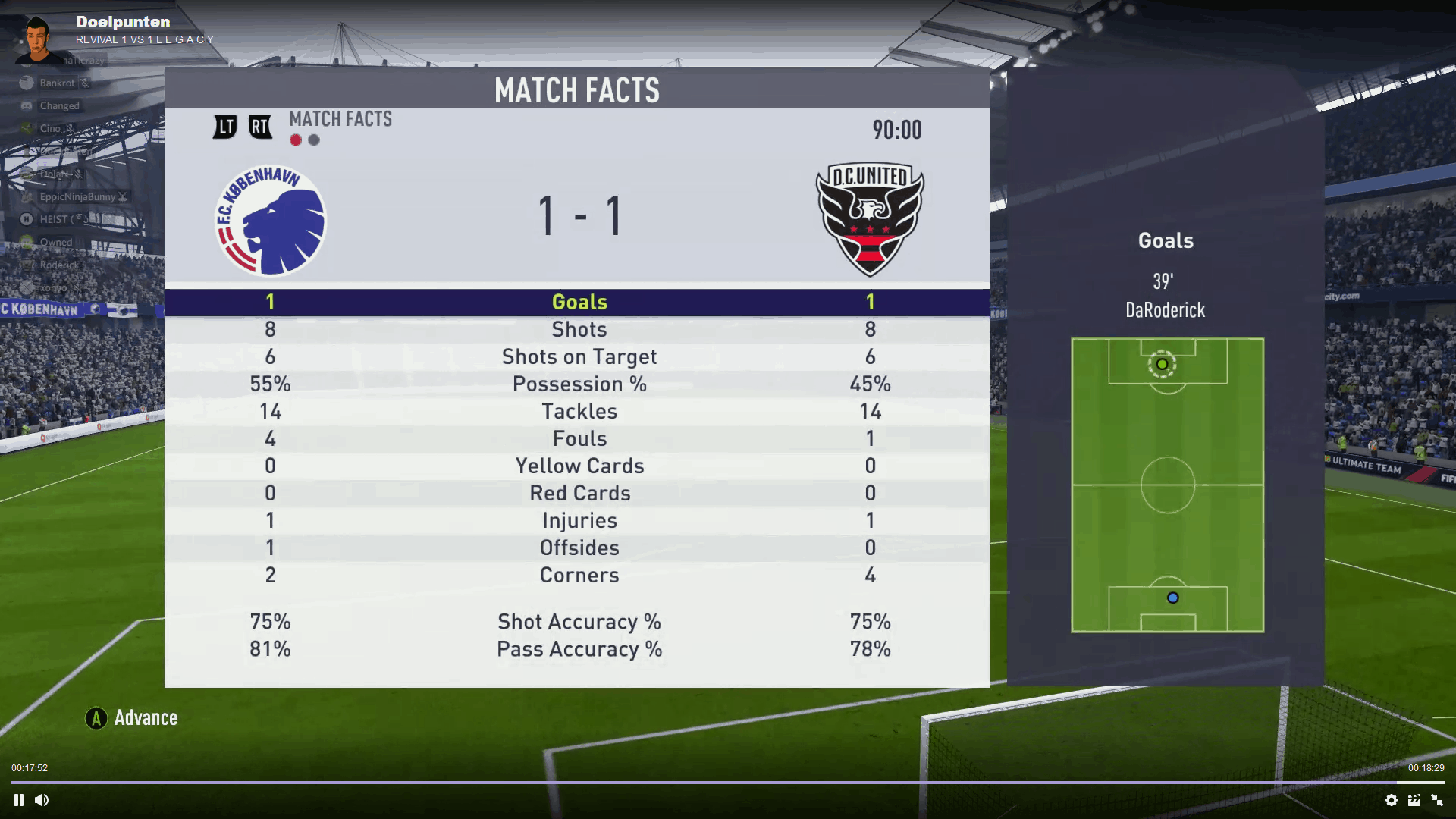Viewport: 1456px width, 819px height.
Task: Highlight the Corners stat row
Action: 578,575
